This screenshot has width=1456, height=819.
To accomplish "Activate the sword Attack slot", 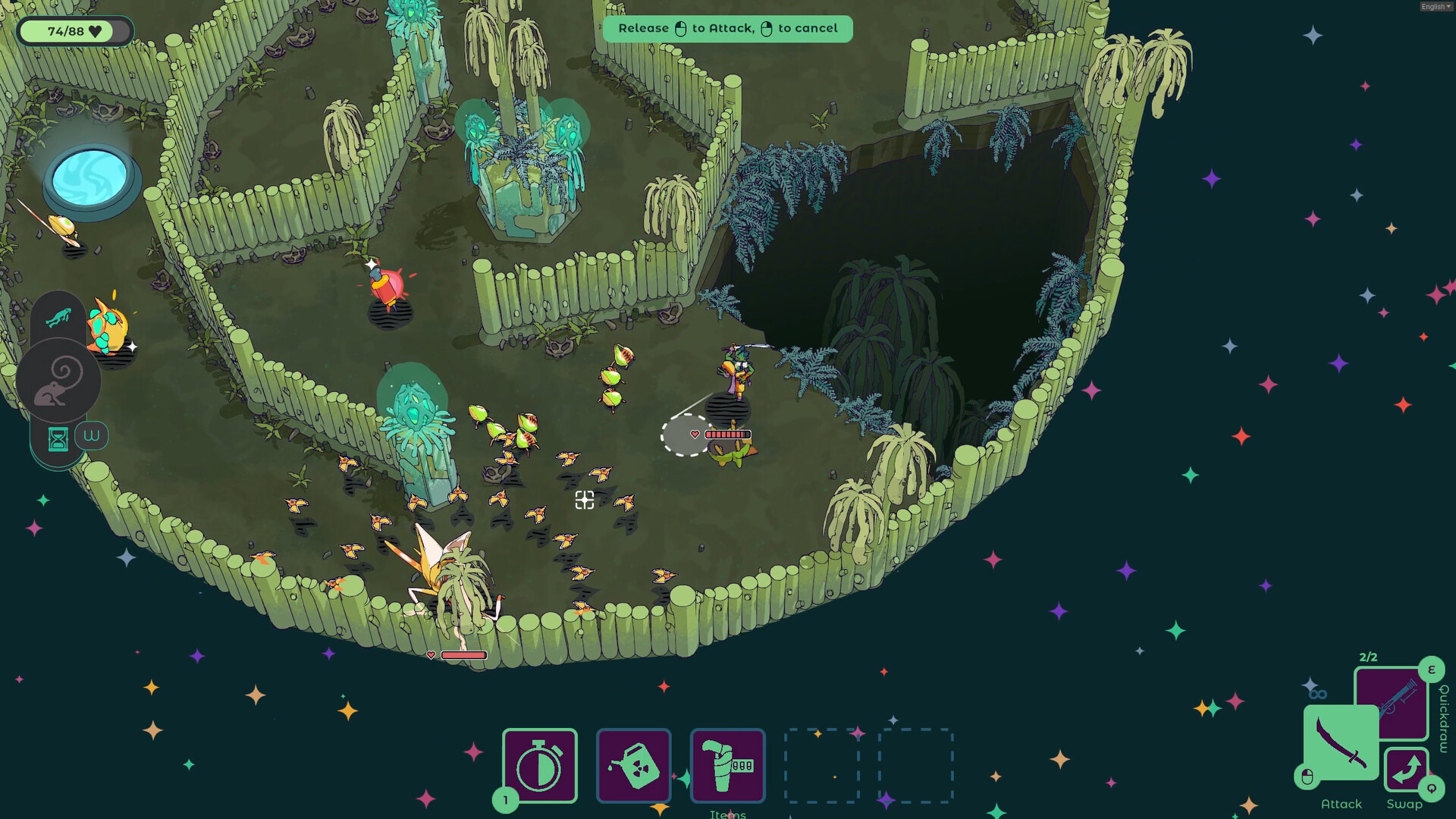I will pos(1340,743).
